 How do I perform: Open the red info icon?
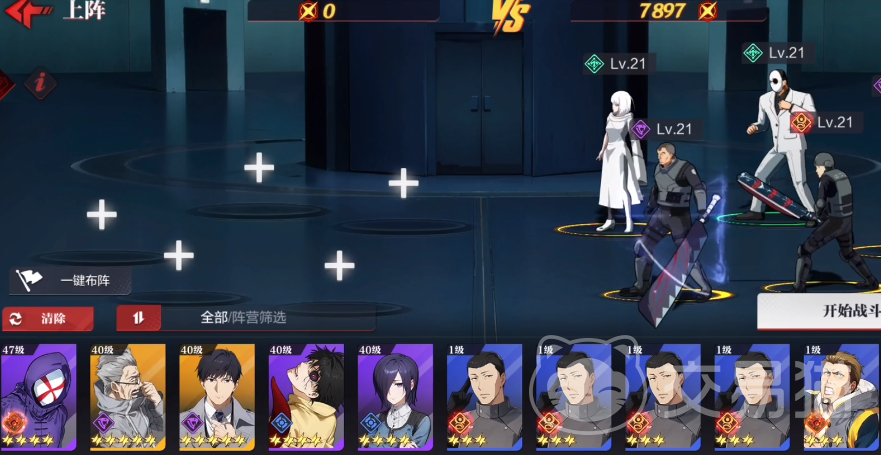pos(41,83)
